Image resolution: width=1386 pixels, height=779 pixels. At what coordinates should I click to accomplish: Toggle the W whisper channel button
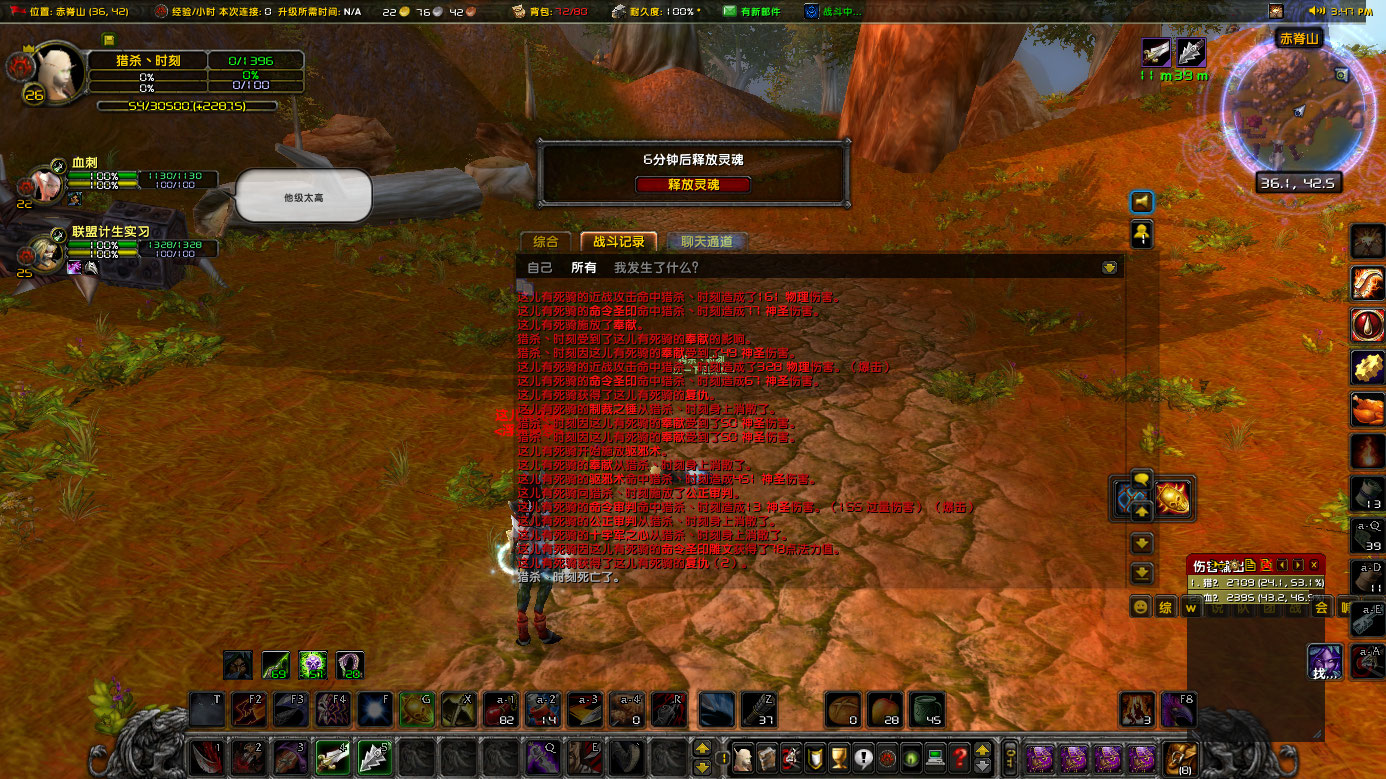tap(1192, 607)
